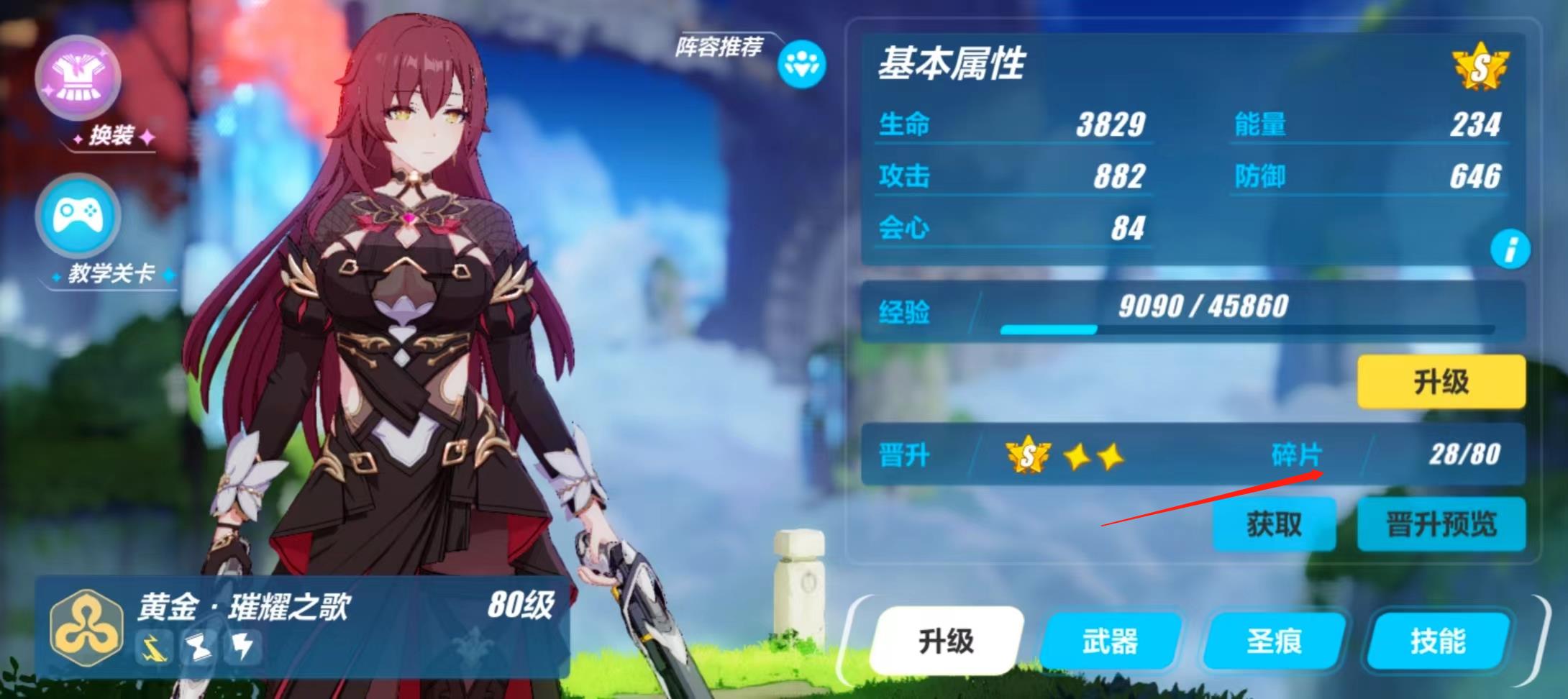Open the 晋升预览 promotion preview

click(1441, 524)
